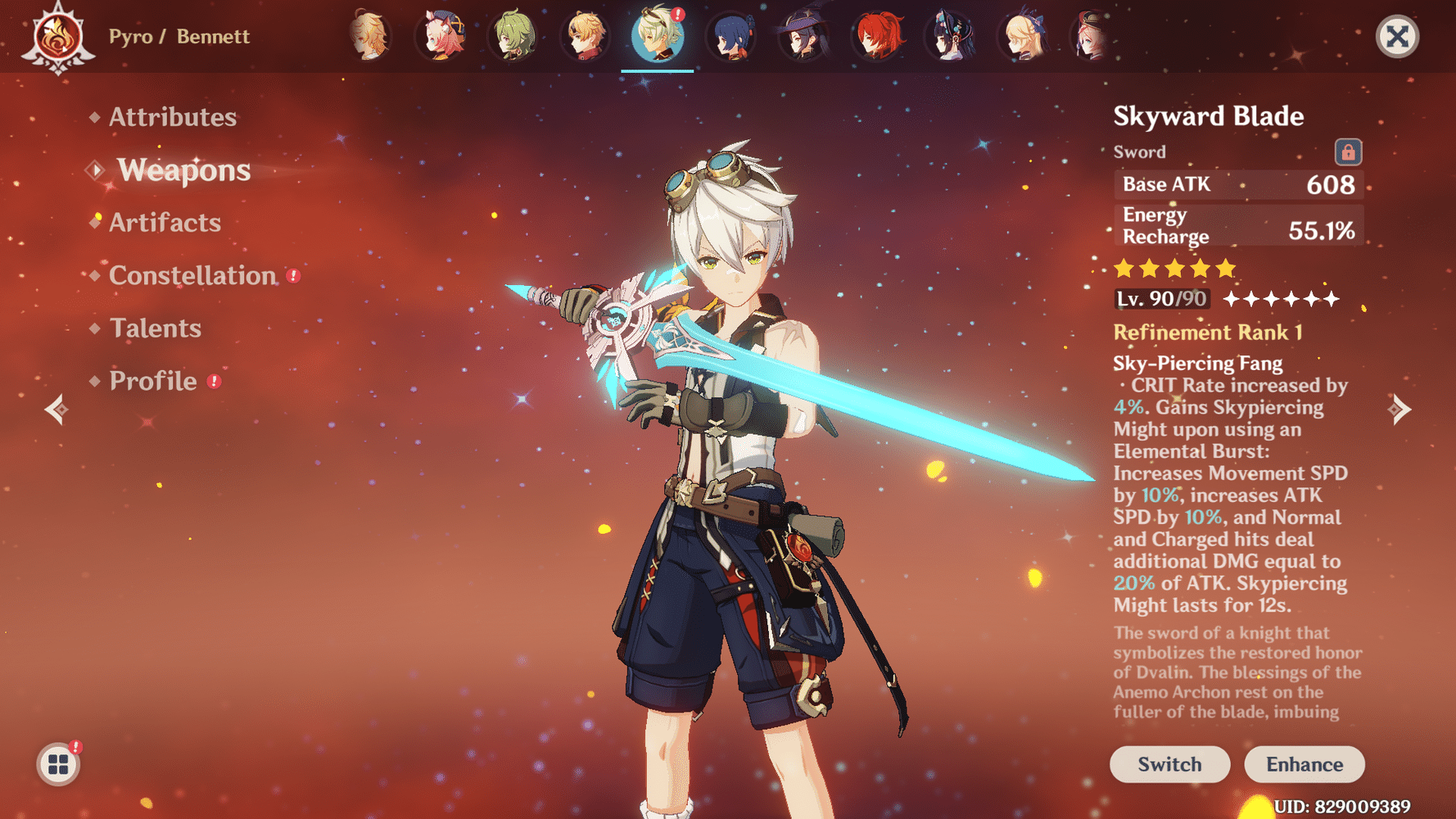1456x819 pixels.
Task: Go to the next character with right arrow
Action: (1399, 409)
